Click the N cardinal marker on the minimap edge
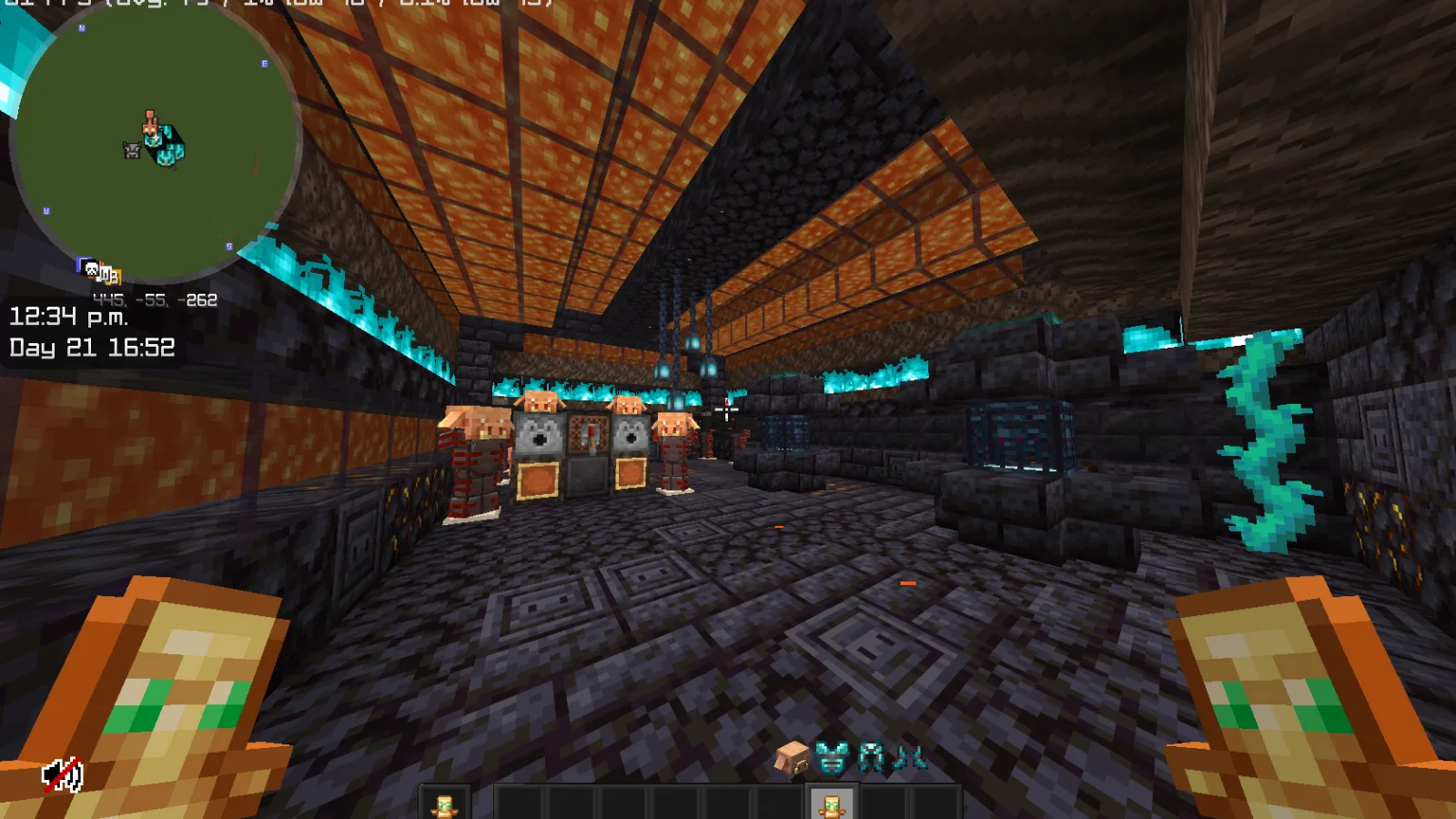This screenshot has width=1456, height=819. (83, 29)
